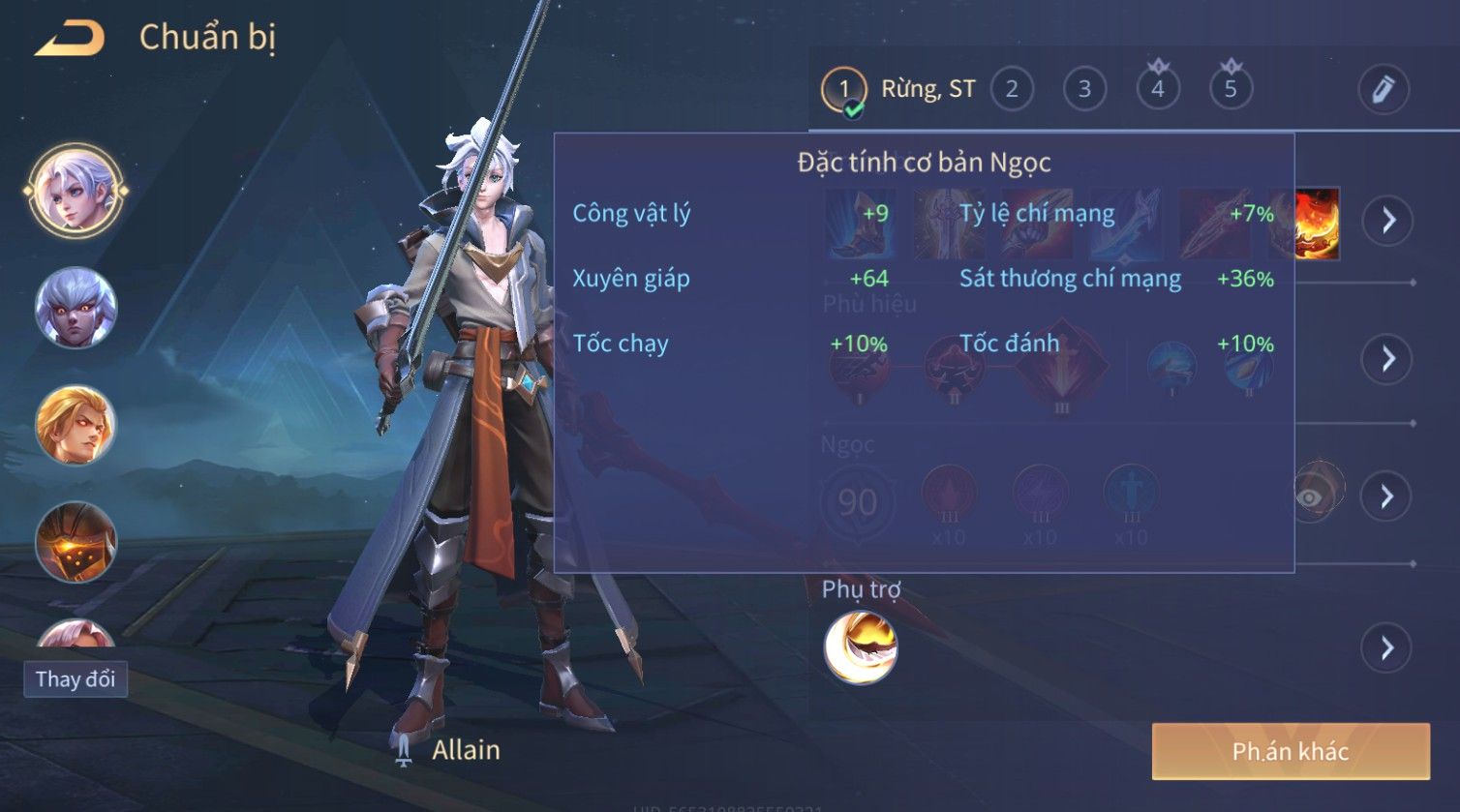1460x812 pixels.
Task: Open the Phù hiệu section arrow
Action: coord(1387,359)
